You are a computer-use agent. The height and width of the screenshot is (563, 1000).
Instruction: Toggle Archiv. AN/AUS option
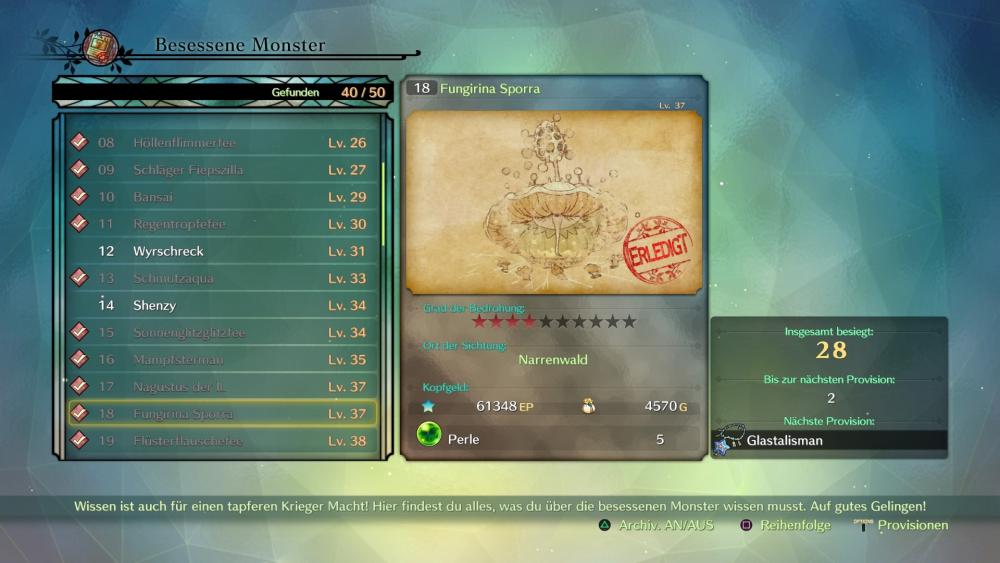[x=656, y=525]
